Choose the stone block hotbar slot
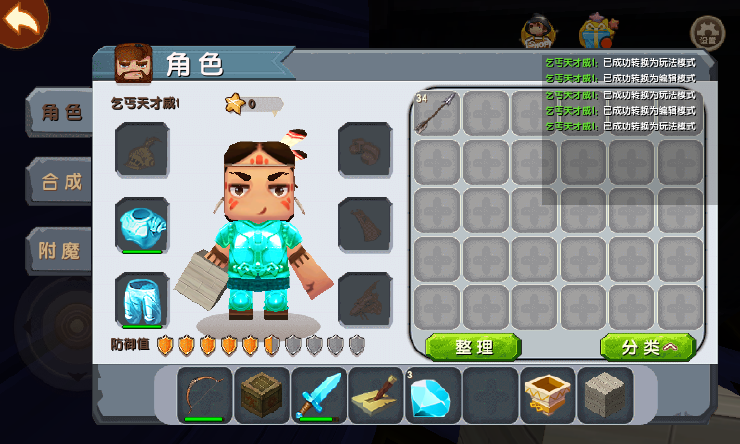Viewport: 740px width, 444px height. (605, 394)
